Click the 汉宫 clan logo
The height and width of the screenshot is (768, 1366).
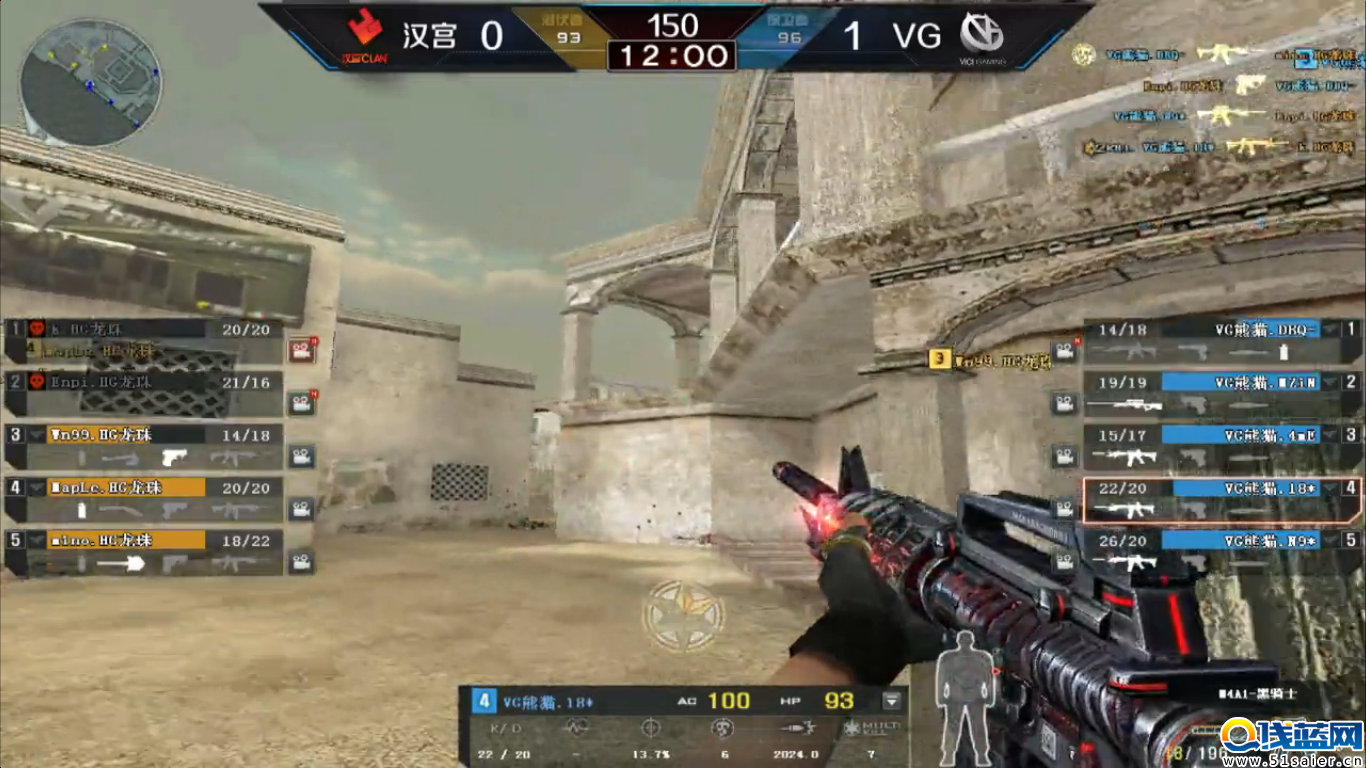(x=364, y=36)
